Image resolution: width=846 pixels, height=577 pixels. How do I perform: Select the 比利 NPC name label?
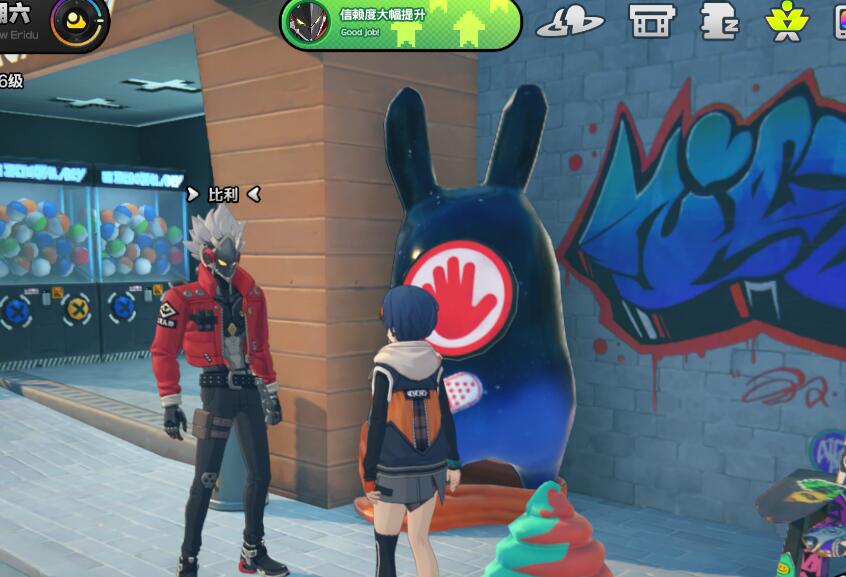pos(223,194)
